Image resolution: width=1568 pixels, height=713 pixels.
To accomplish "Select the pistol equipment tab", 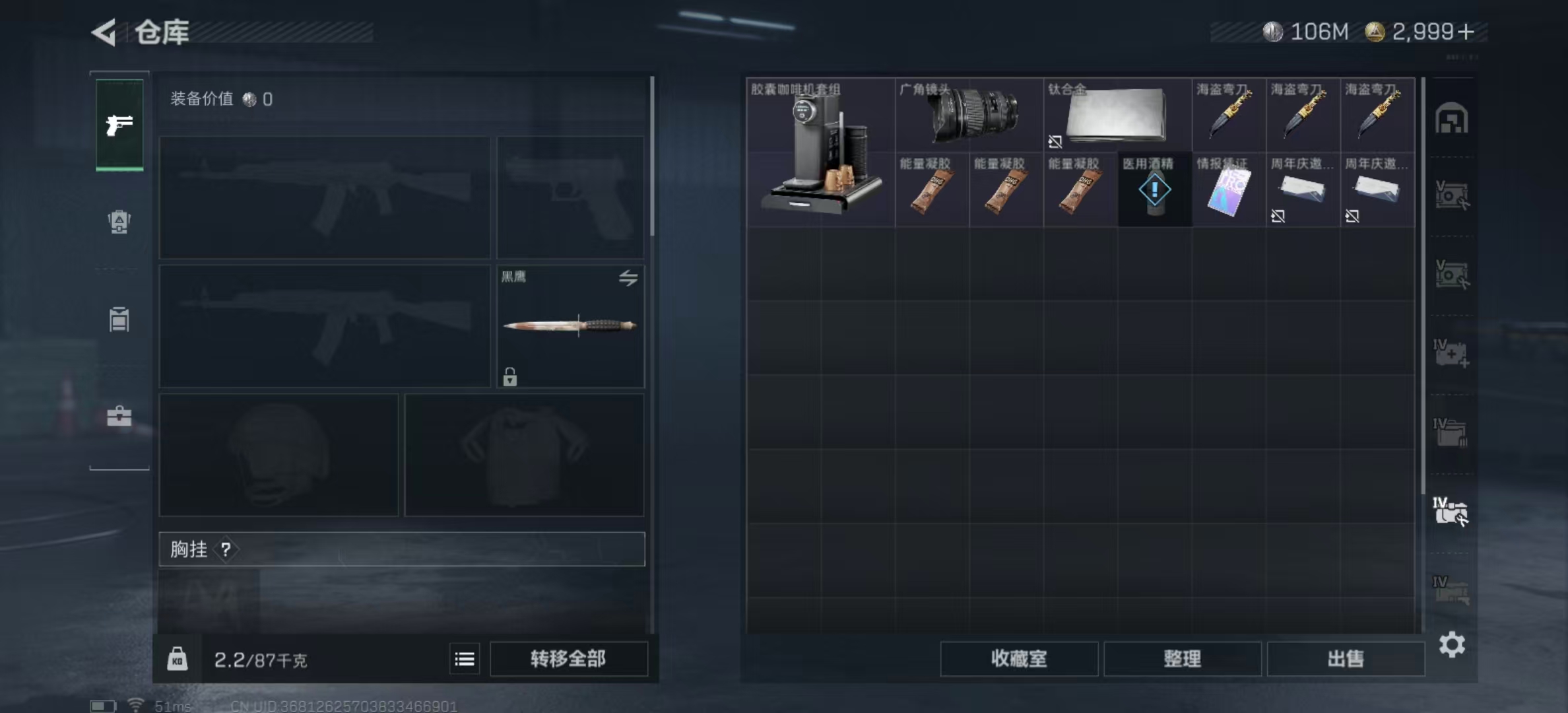I will 119,123.
